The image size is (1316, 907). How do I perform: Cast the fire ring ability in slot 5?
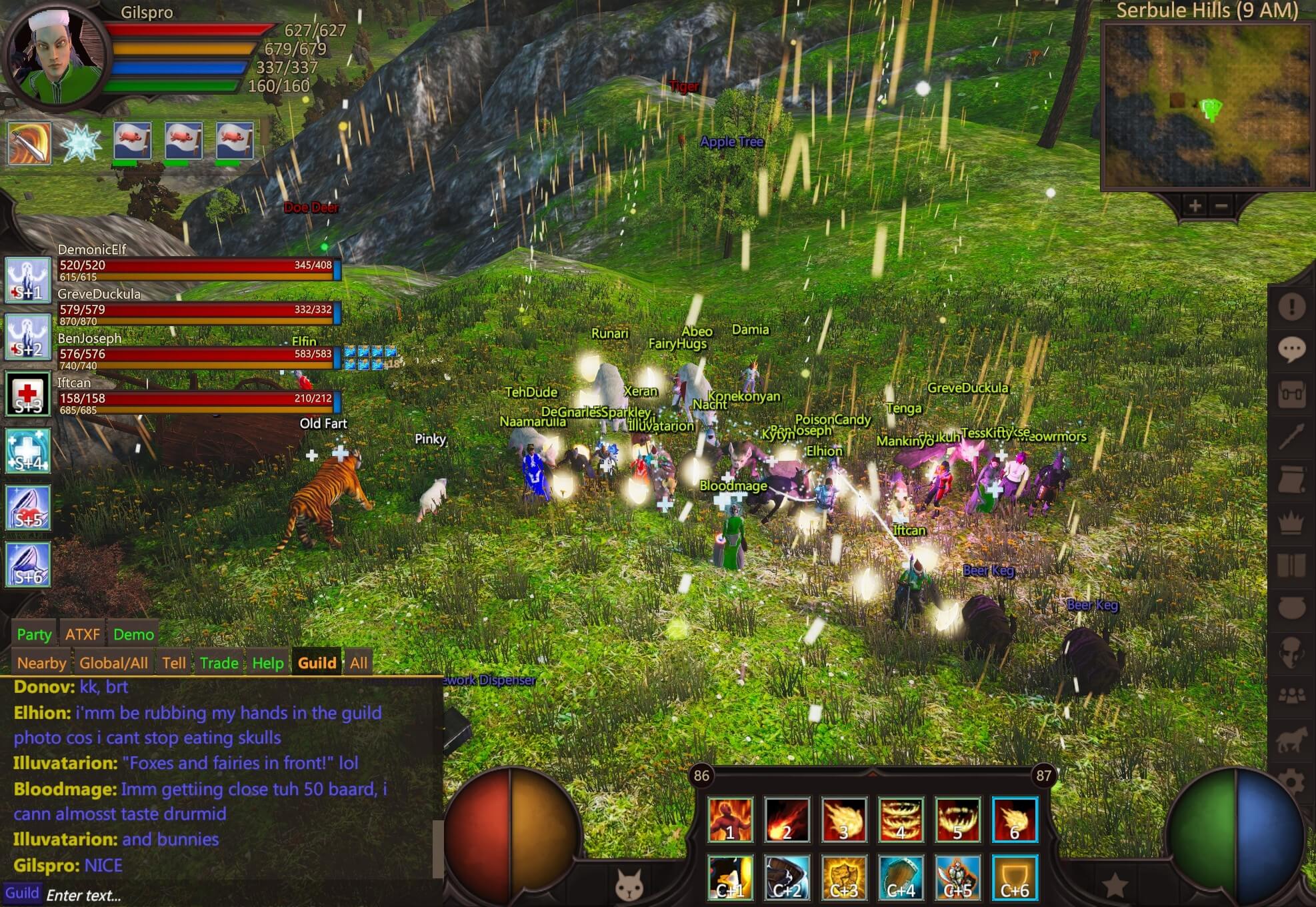point(957,820)
